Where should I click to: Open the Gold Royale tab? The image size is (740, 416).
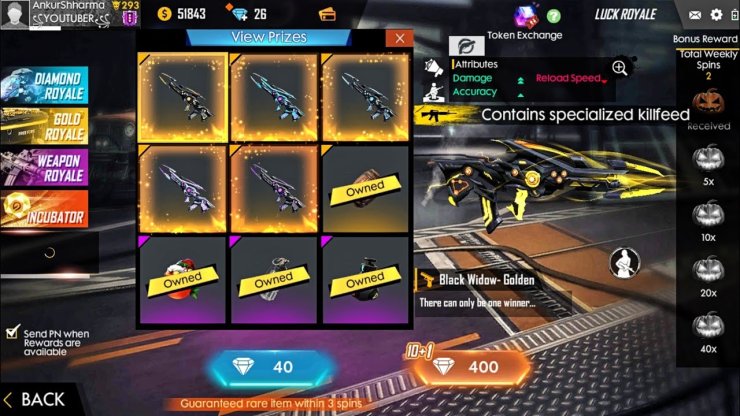coord(45,125)
